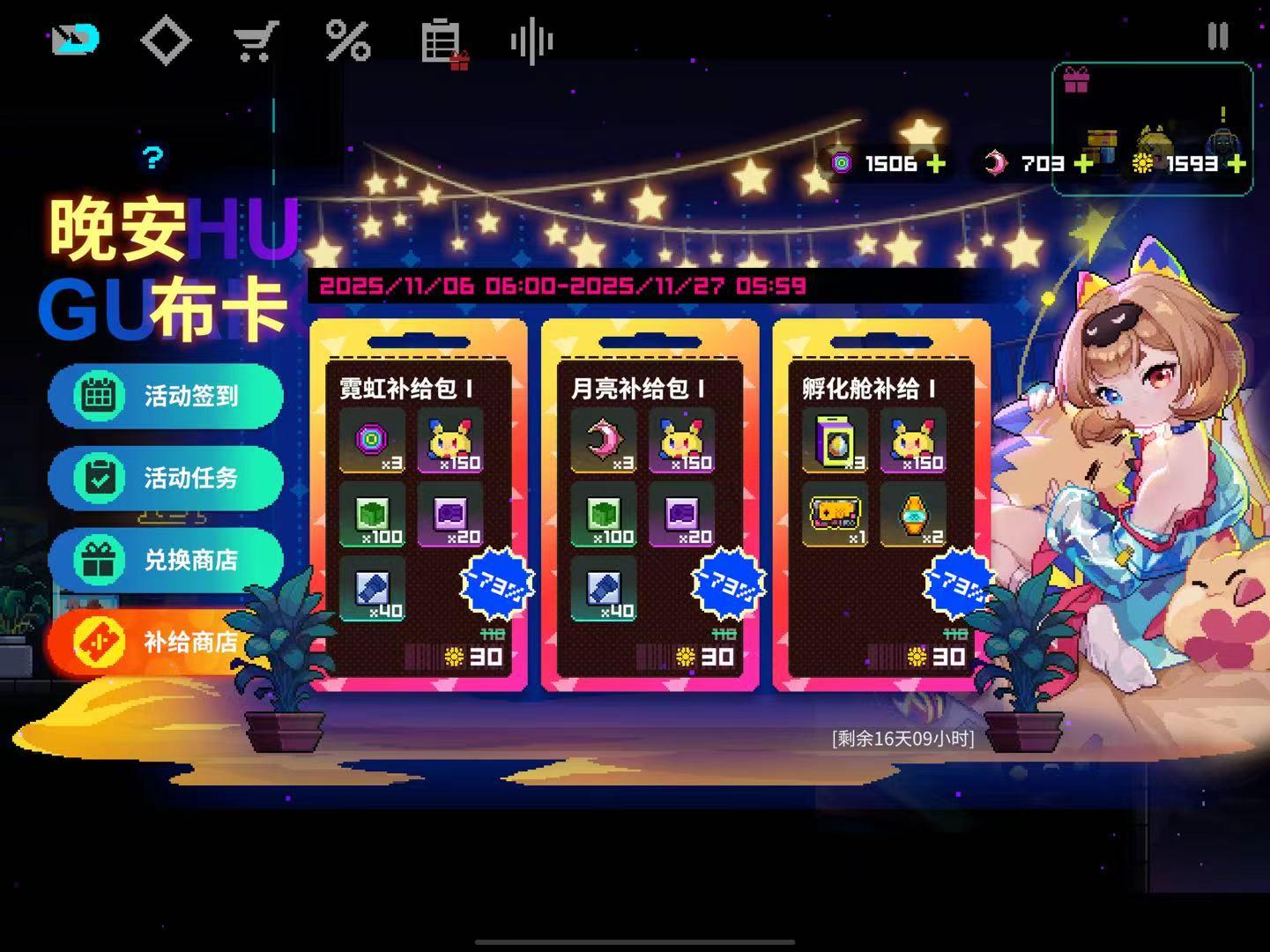Pause the game with the top-right pause button
Viewport: 1270px width, 952px height.
(x=1219, y=35)
